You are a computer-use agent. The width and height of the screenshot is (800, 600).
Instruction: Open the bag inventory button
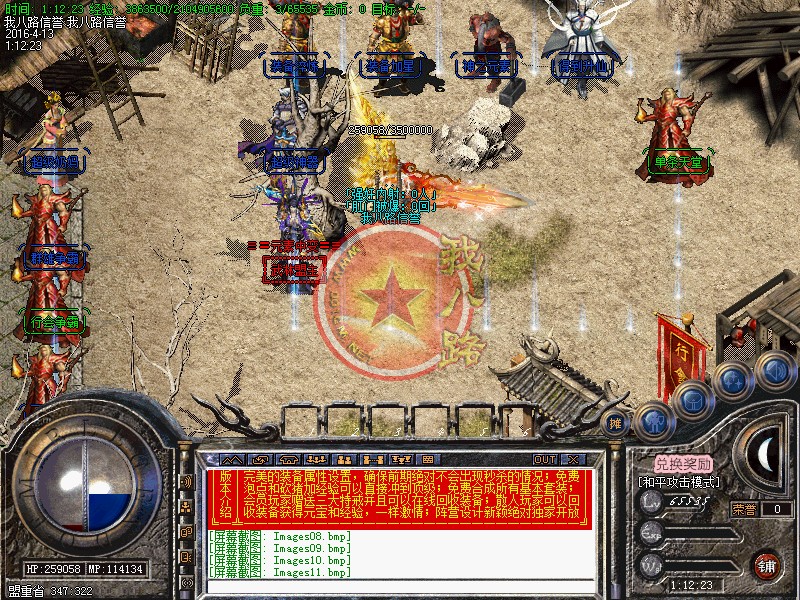[x=693, y=400]
